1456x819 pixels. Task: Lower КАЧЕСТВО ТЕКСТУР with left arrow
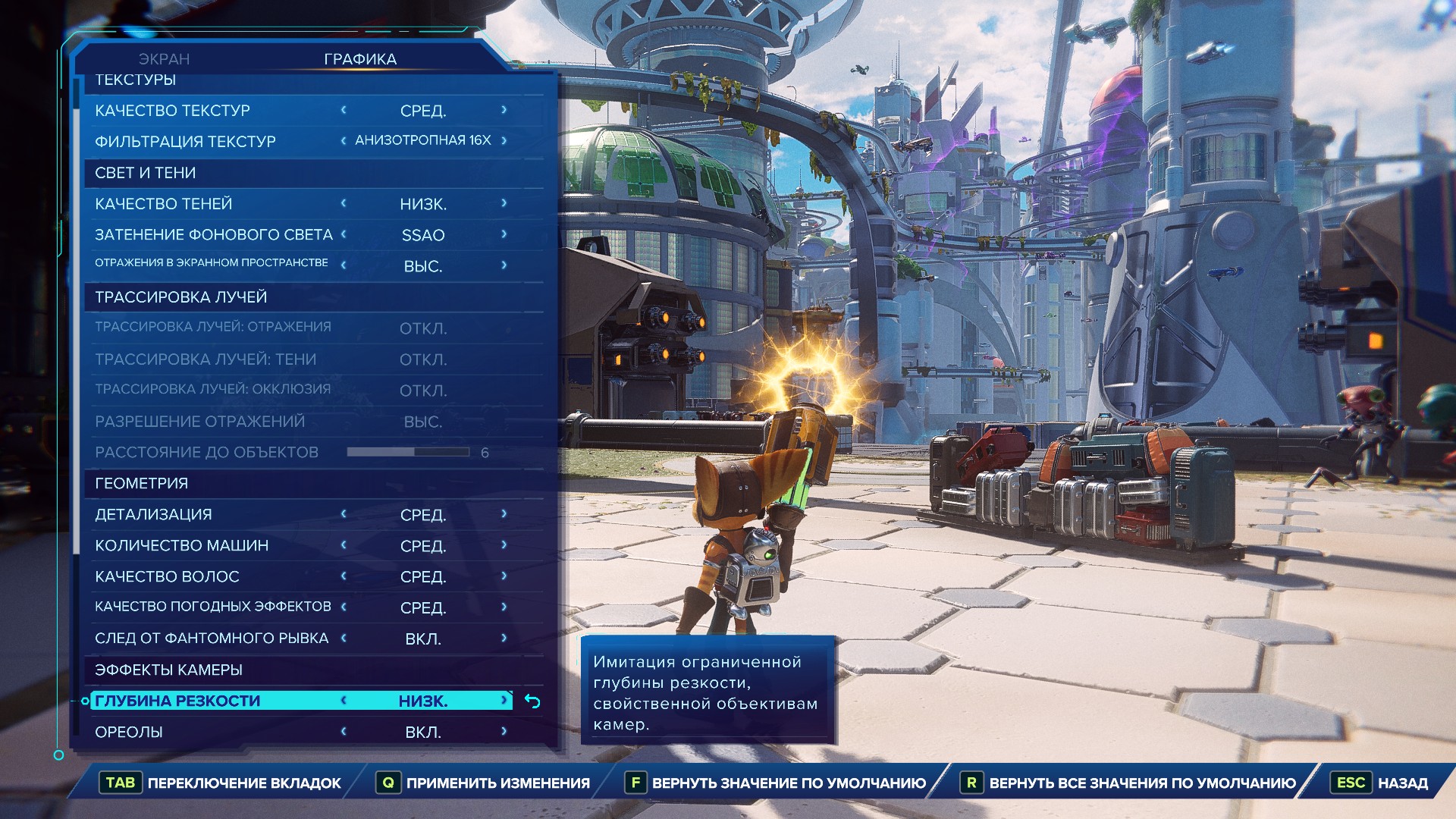click(344, 111)
